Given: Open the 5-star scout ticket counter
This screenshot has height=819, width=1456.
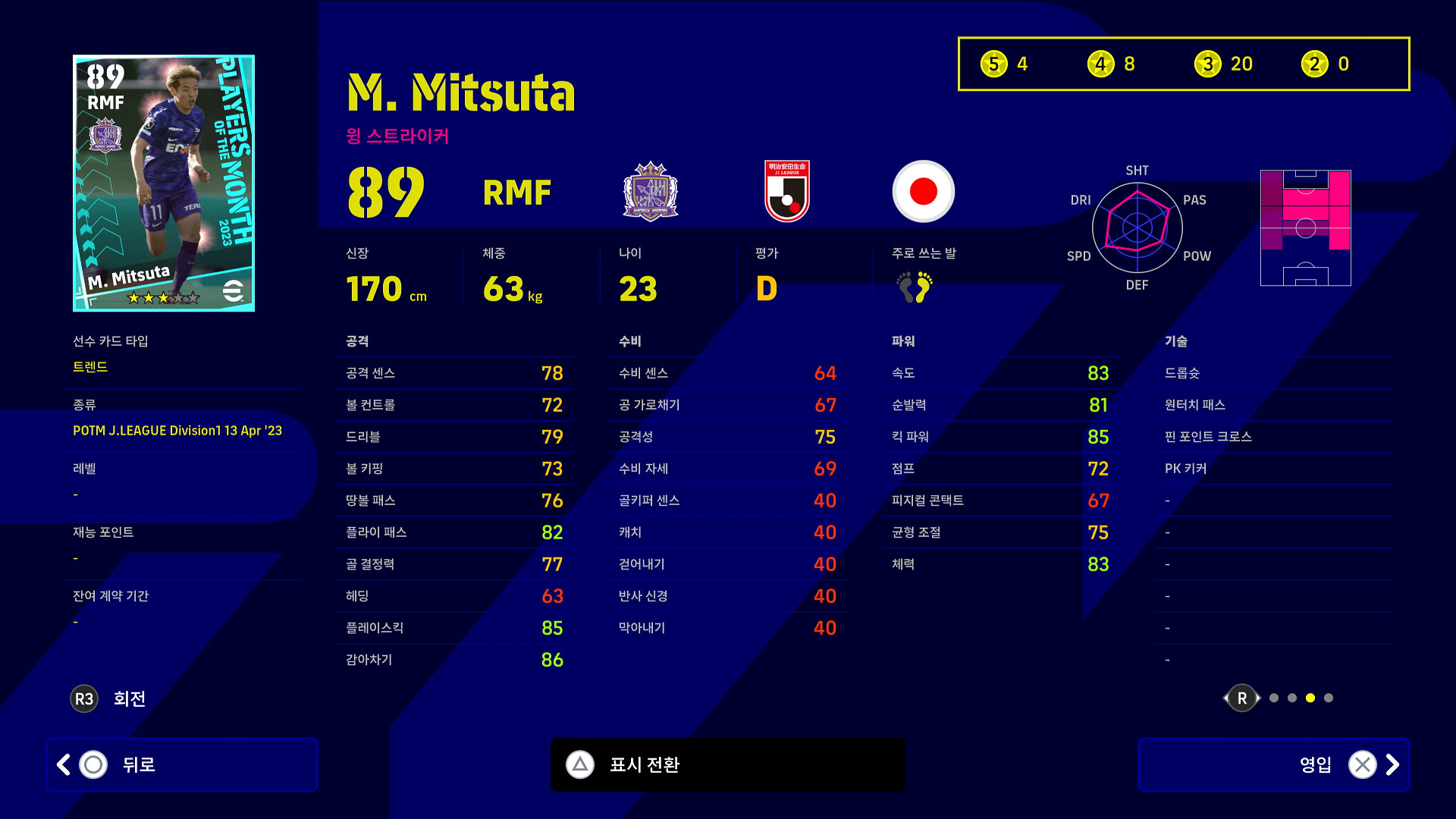Looking at the screenshot, I should tap(1004, 64).
